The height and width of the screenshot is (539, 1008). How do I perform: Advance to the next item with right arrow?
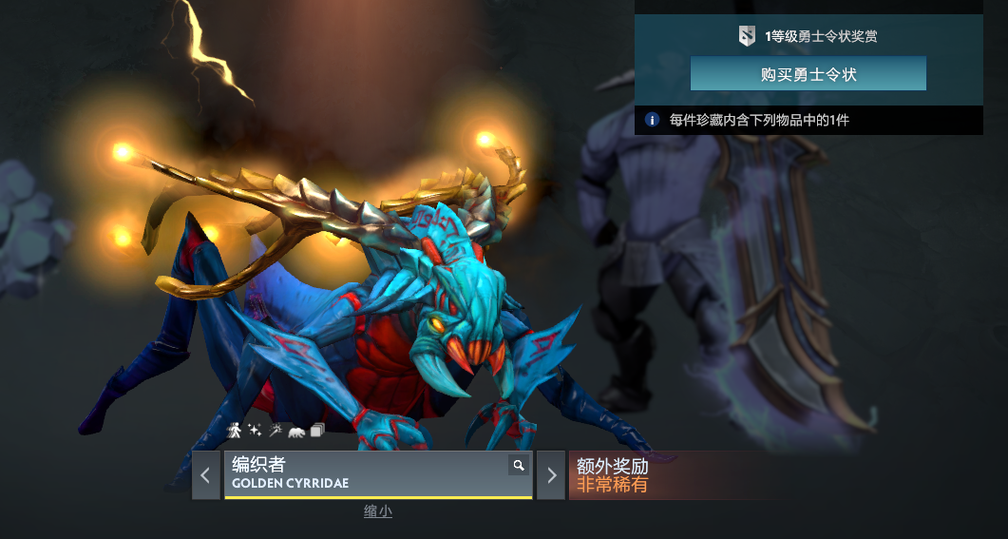(551, 475)
